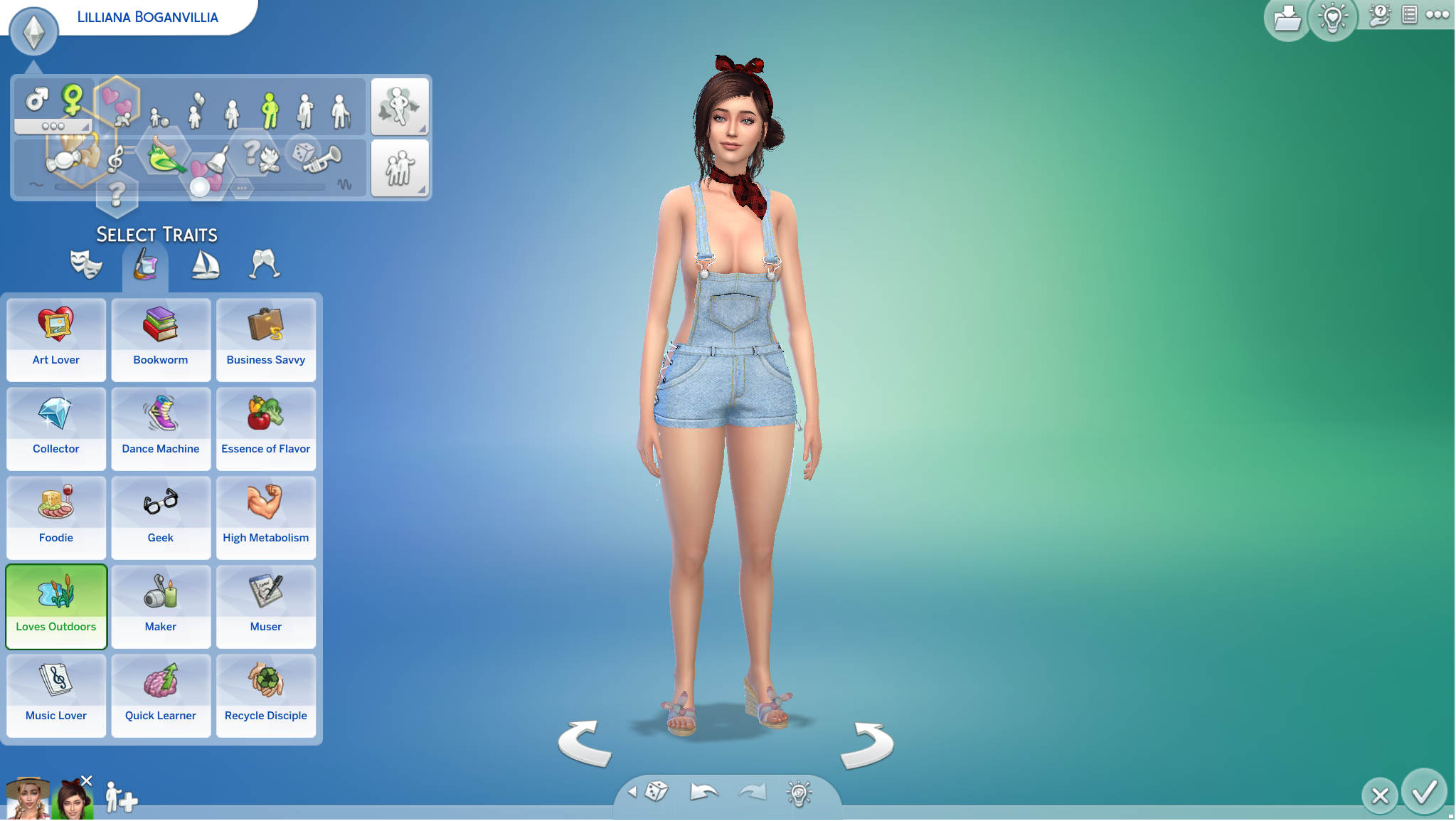Open the walk style selector icon

tap(400, 105)
